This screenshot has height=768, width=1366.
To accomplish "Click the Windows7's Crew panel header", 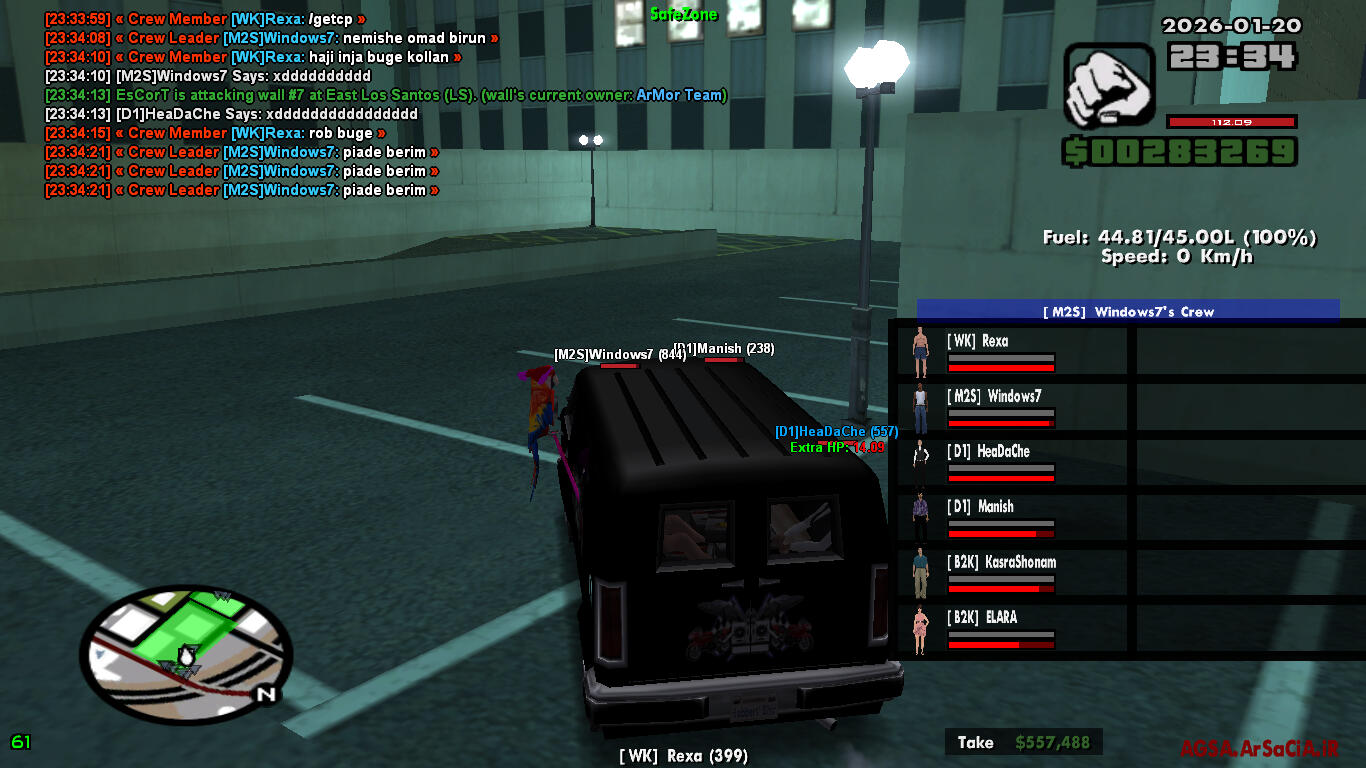I will coord(1128,311).
